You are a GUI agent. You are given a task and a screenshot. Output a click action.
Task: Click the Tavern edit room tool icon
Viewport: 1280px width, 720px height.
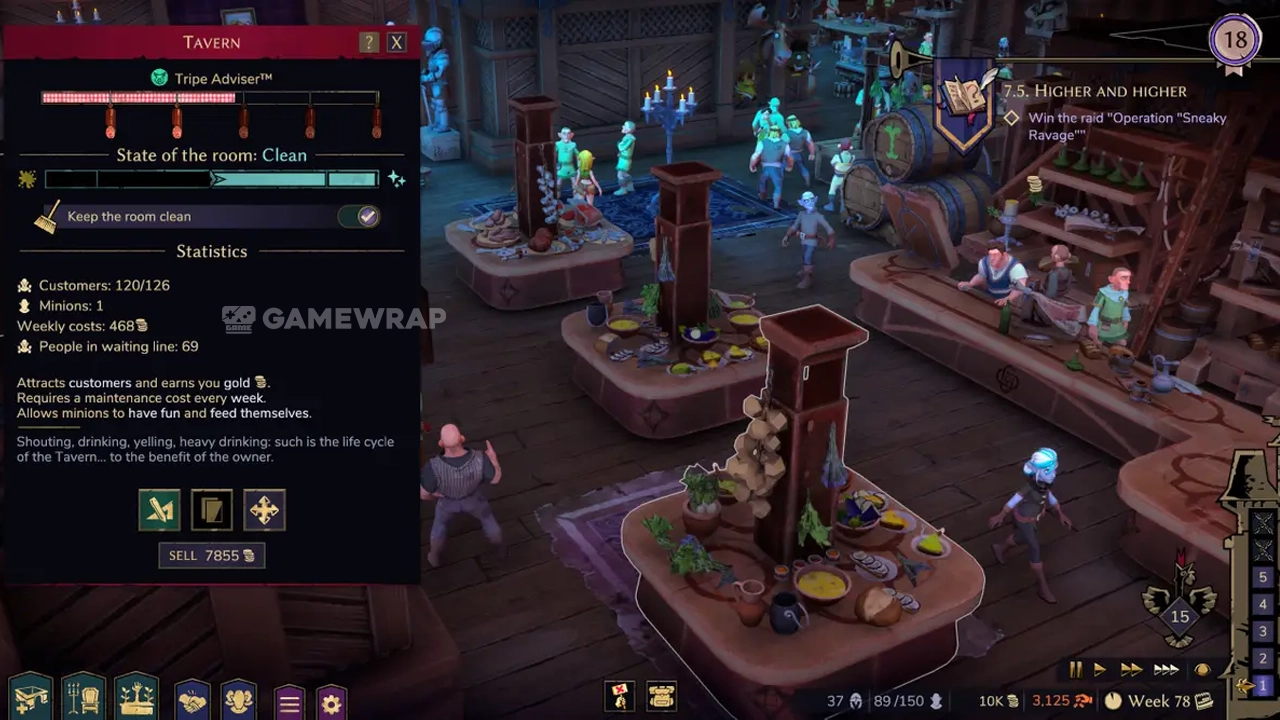coord(160,510)
